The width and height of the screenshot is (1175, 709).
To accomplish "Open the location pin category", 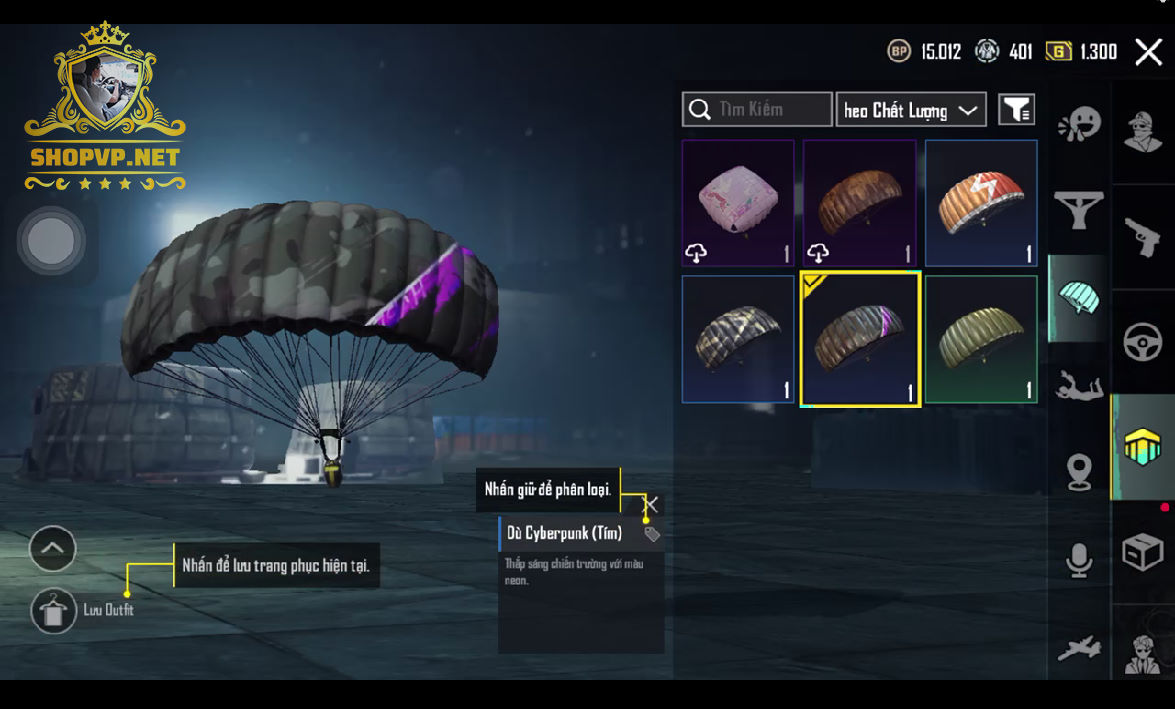I will (x=1078, y=471).
